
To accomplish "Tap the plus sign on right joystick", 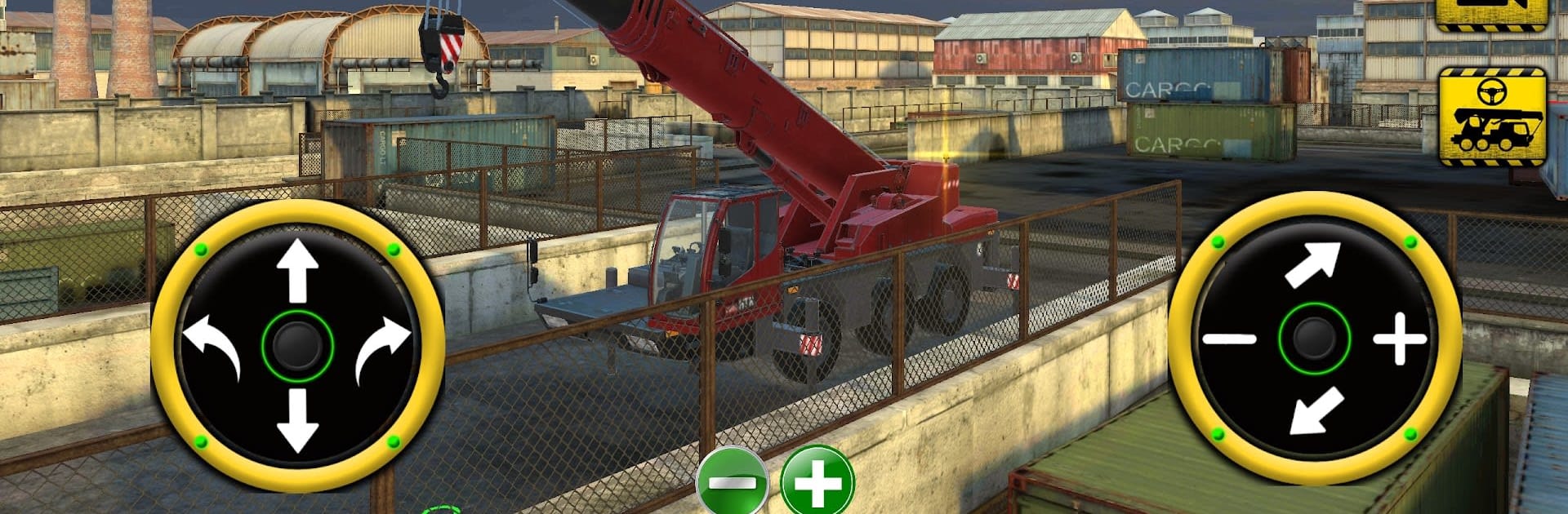I will tap(1399, 338).
